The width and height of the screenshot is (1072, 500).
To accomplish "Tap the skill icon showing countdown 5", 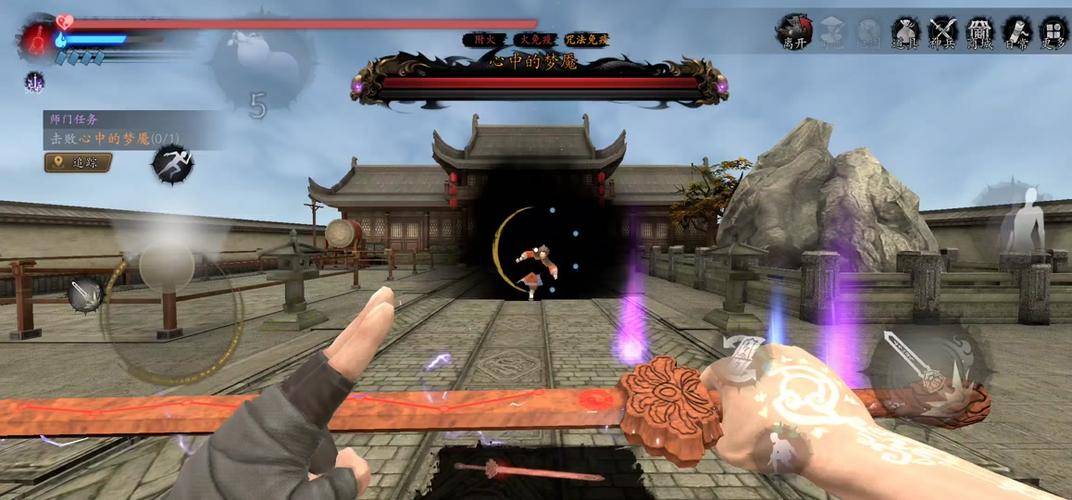I will 256,75.
